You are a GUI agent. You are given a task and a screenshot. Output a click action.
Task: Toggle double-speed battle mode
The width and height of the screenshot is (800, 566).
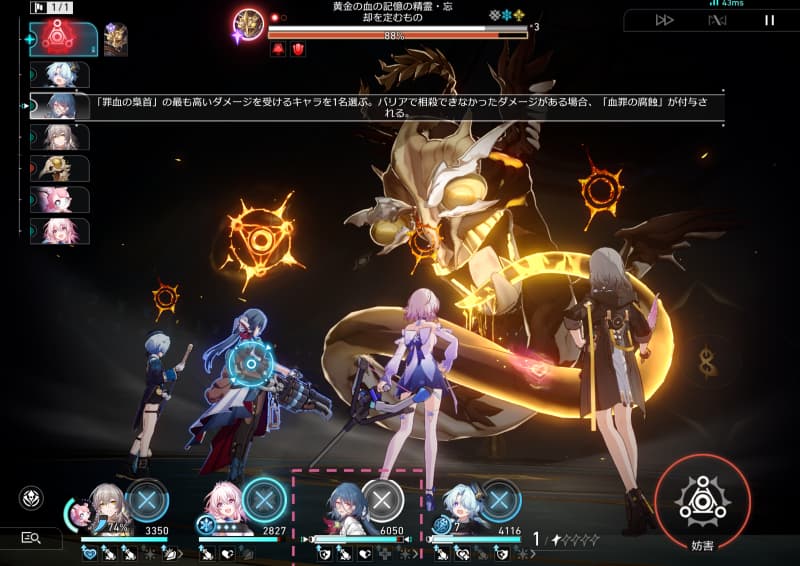click(664, 20)
